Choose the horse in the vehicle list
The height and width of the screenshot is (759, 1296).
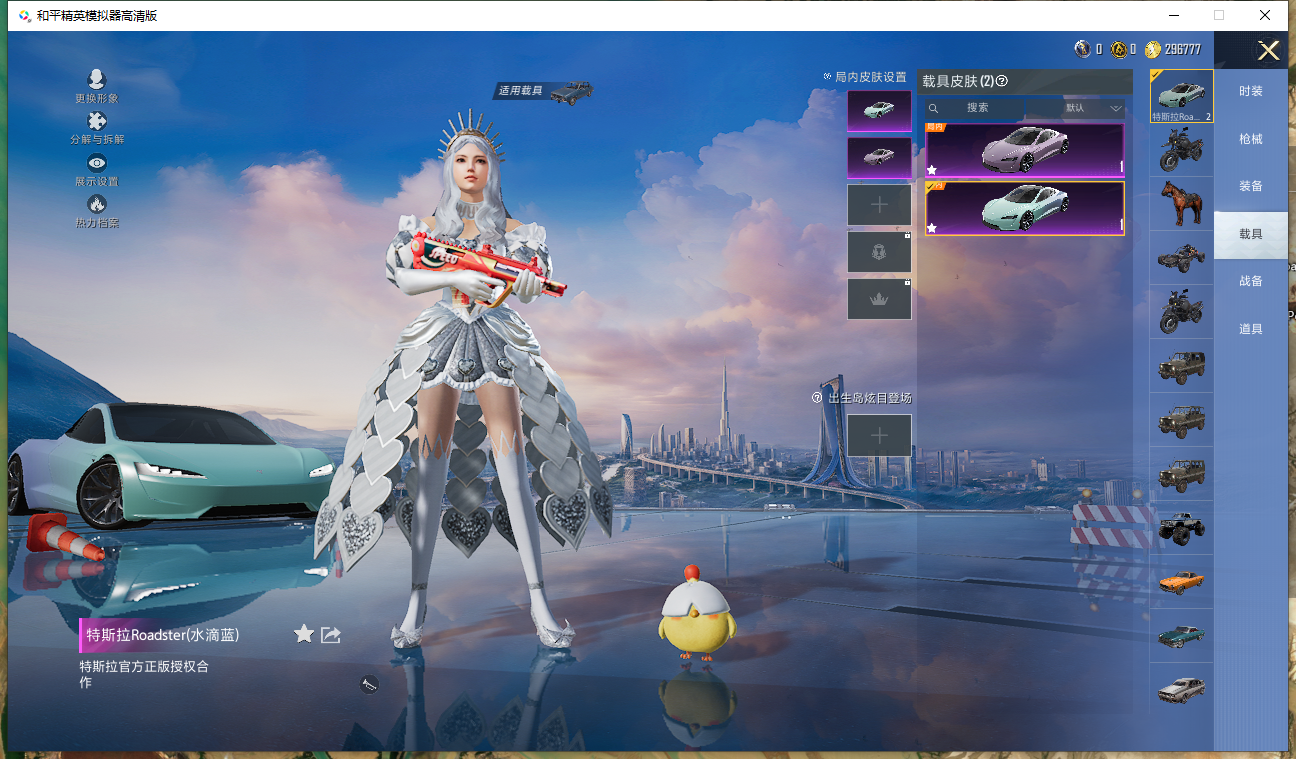click(1181, 204)
